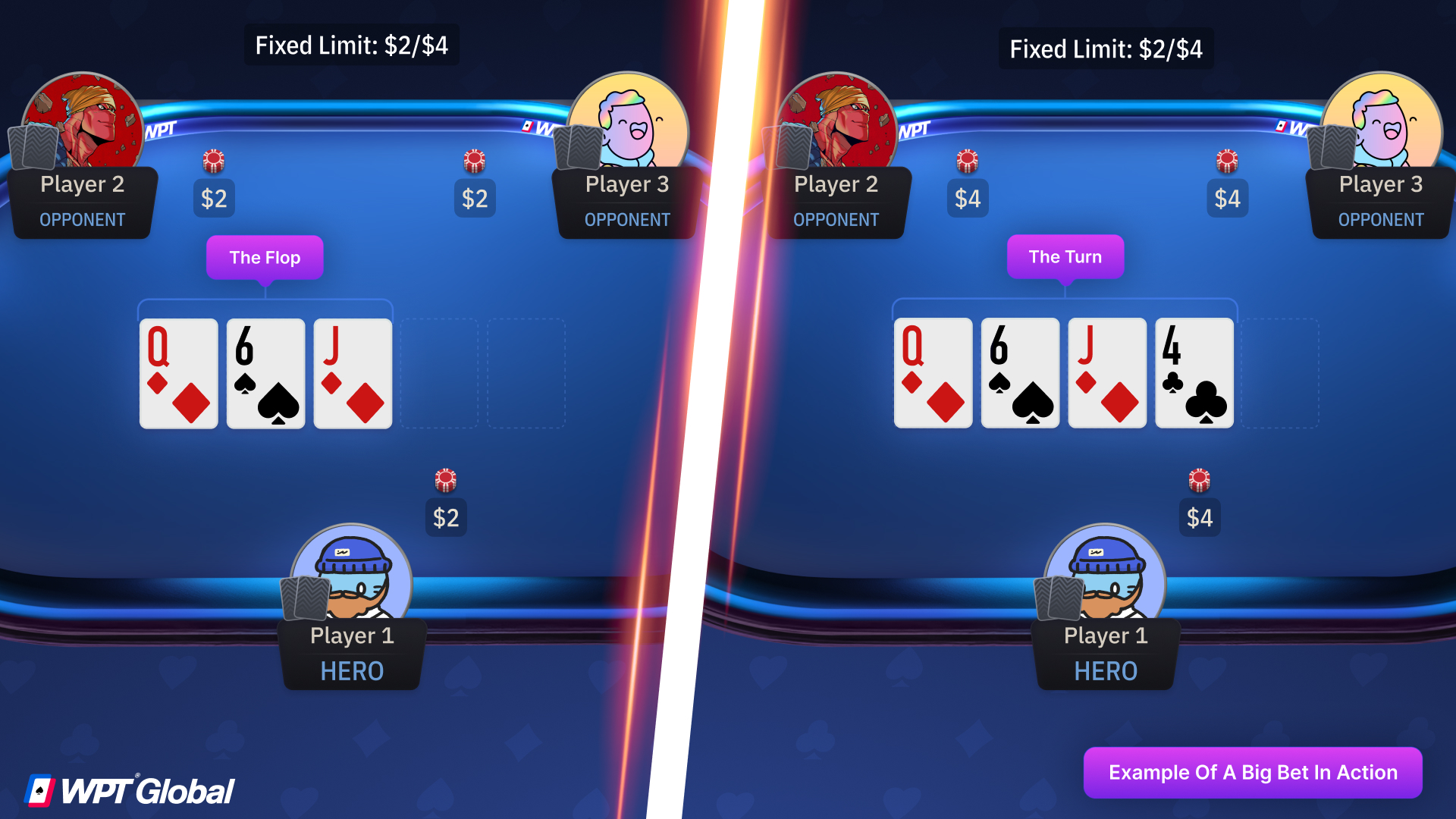Image resolution: width=1456 pixels, height=819 pixels.
Task: Toggle Player 3's hidden cards on the flop table
Action: pos(578,148)
